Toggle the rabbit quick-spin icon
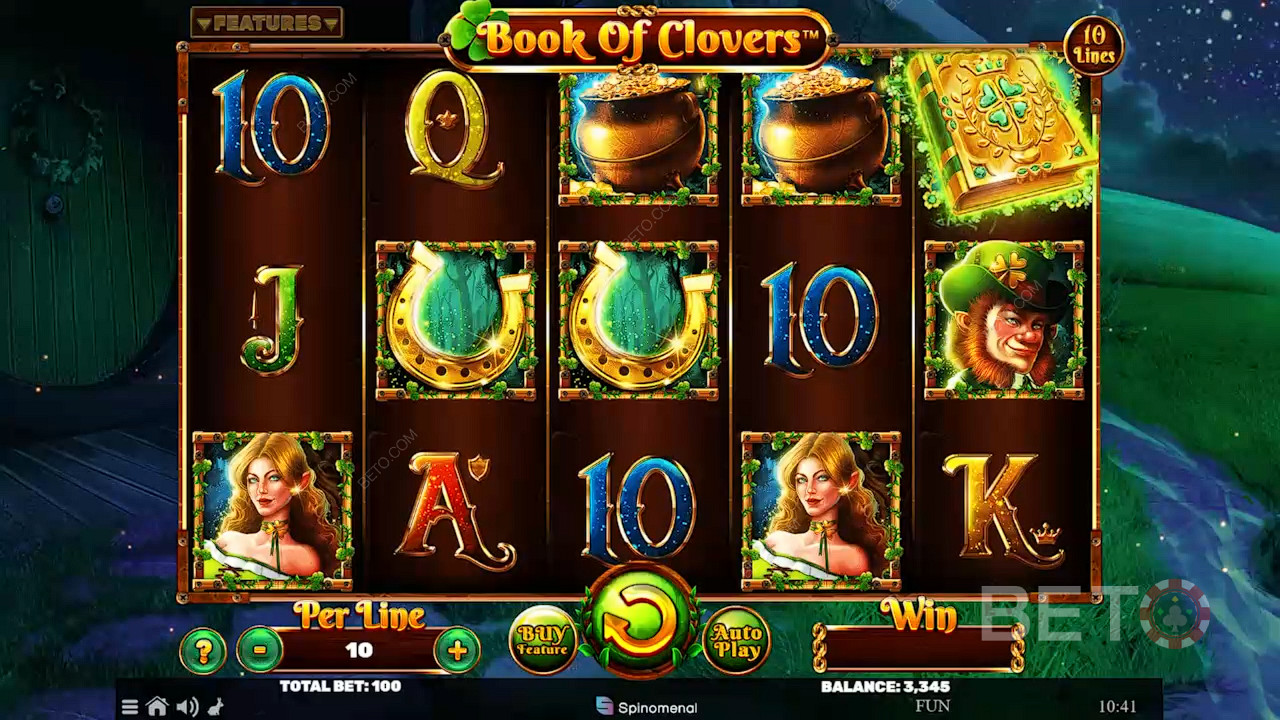The image size is (1280, 720). [x=215, y=707]
